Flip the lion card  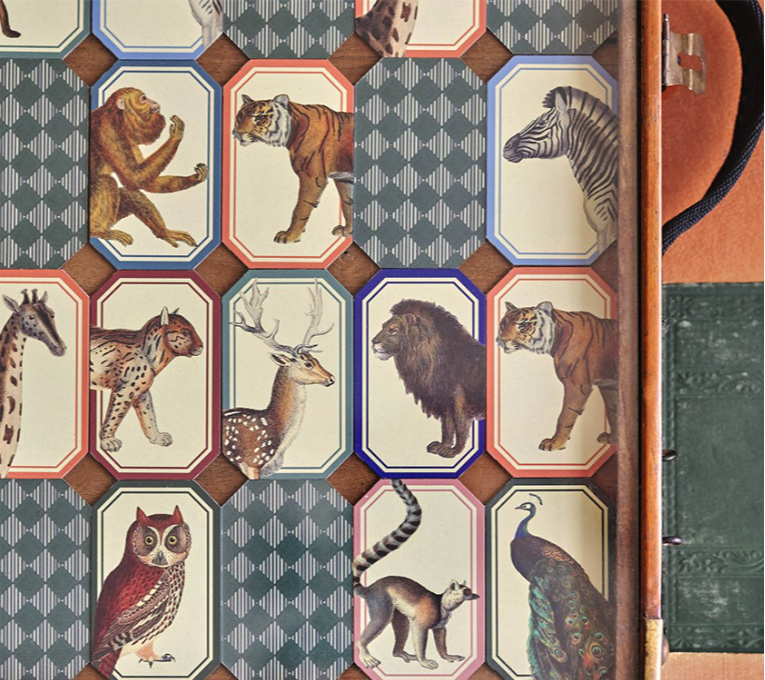click(x=420, y=373)
